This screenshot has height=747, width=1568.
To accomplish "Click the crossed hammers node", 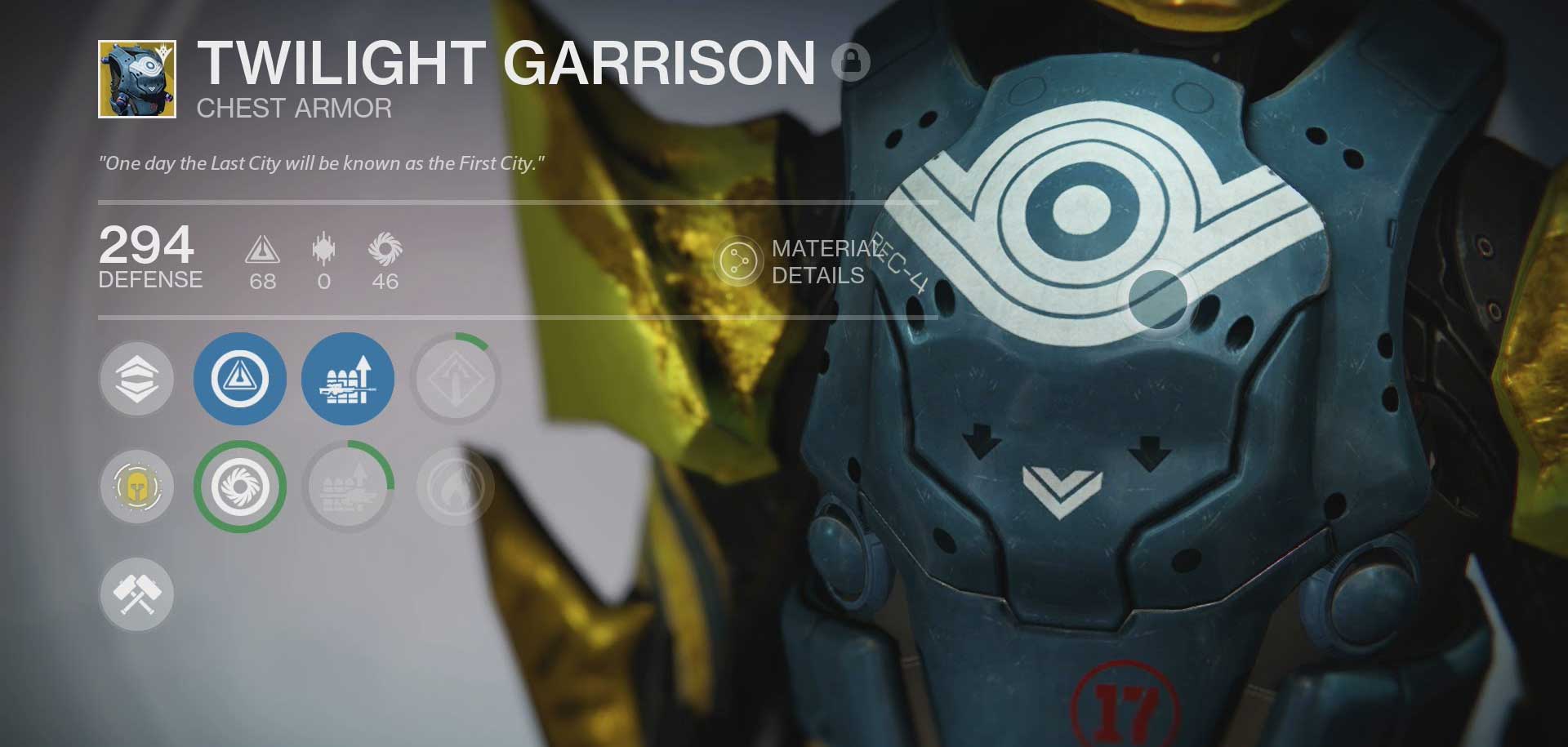I will click(x=136, y=594).
